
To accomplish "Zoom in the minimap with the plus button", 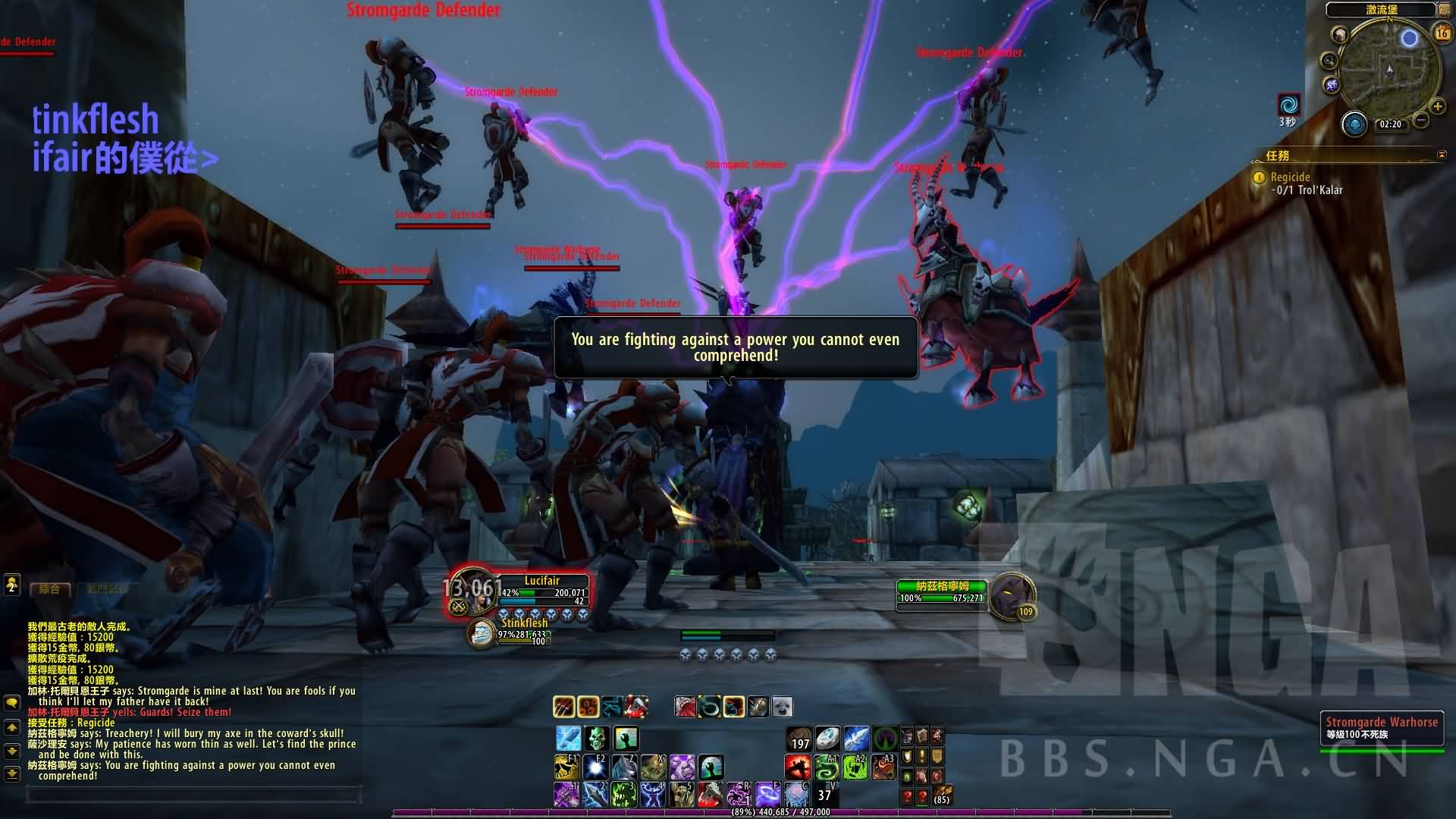I will 1437,106.
